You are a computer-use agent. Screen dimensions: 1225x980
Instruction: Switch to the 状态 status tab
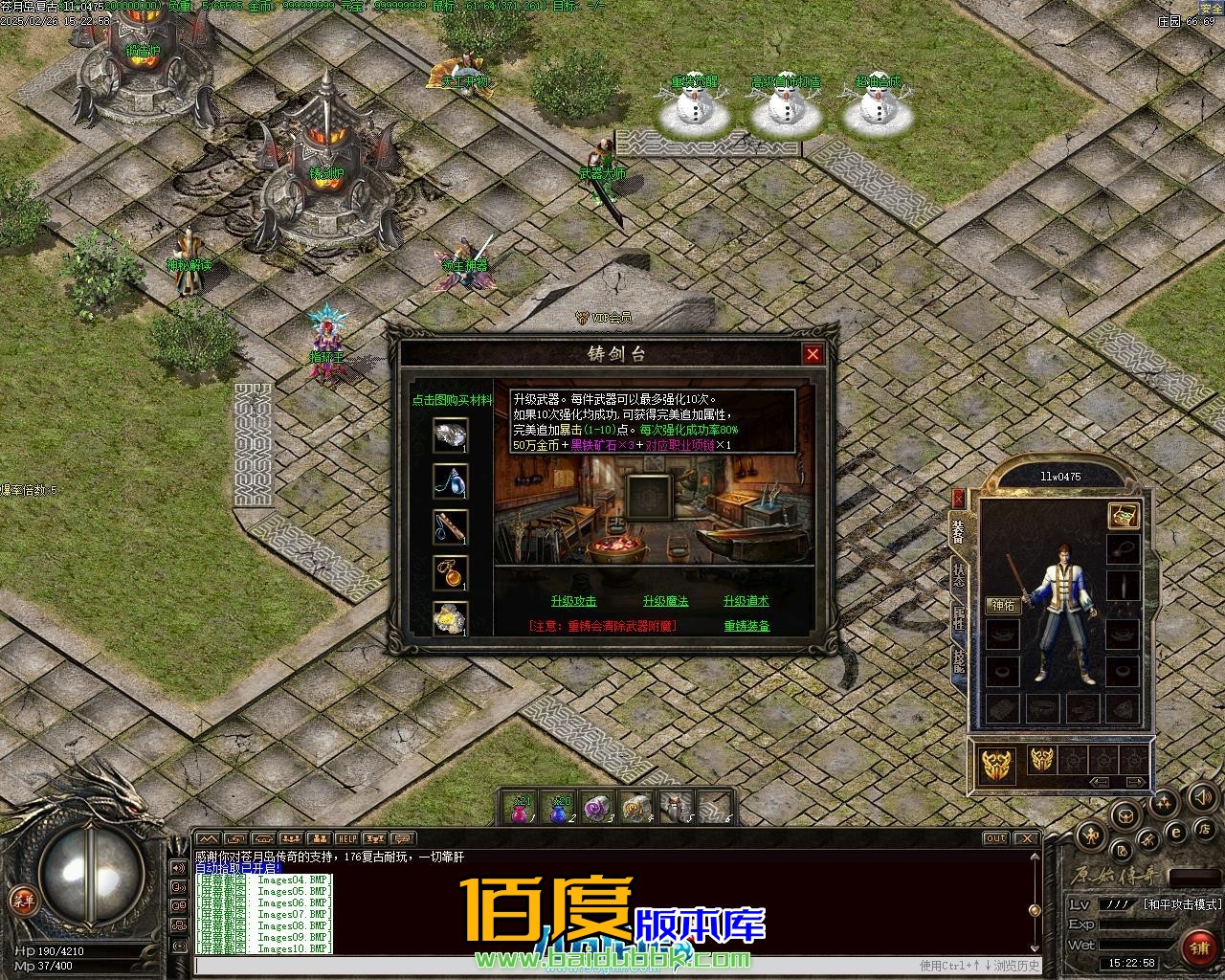click(958, 574)
